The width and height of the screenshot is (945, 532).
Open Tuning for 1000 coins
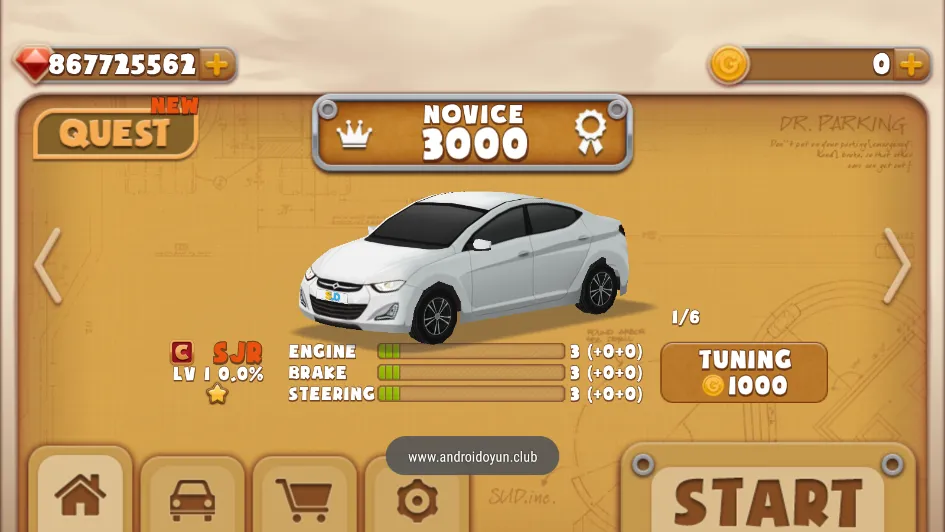[x=744, y=373]
